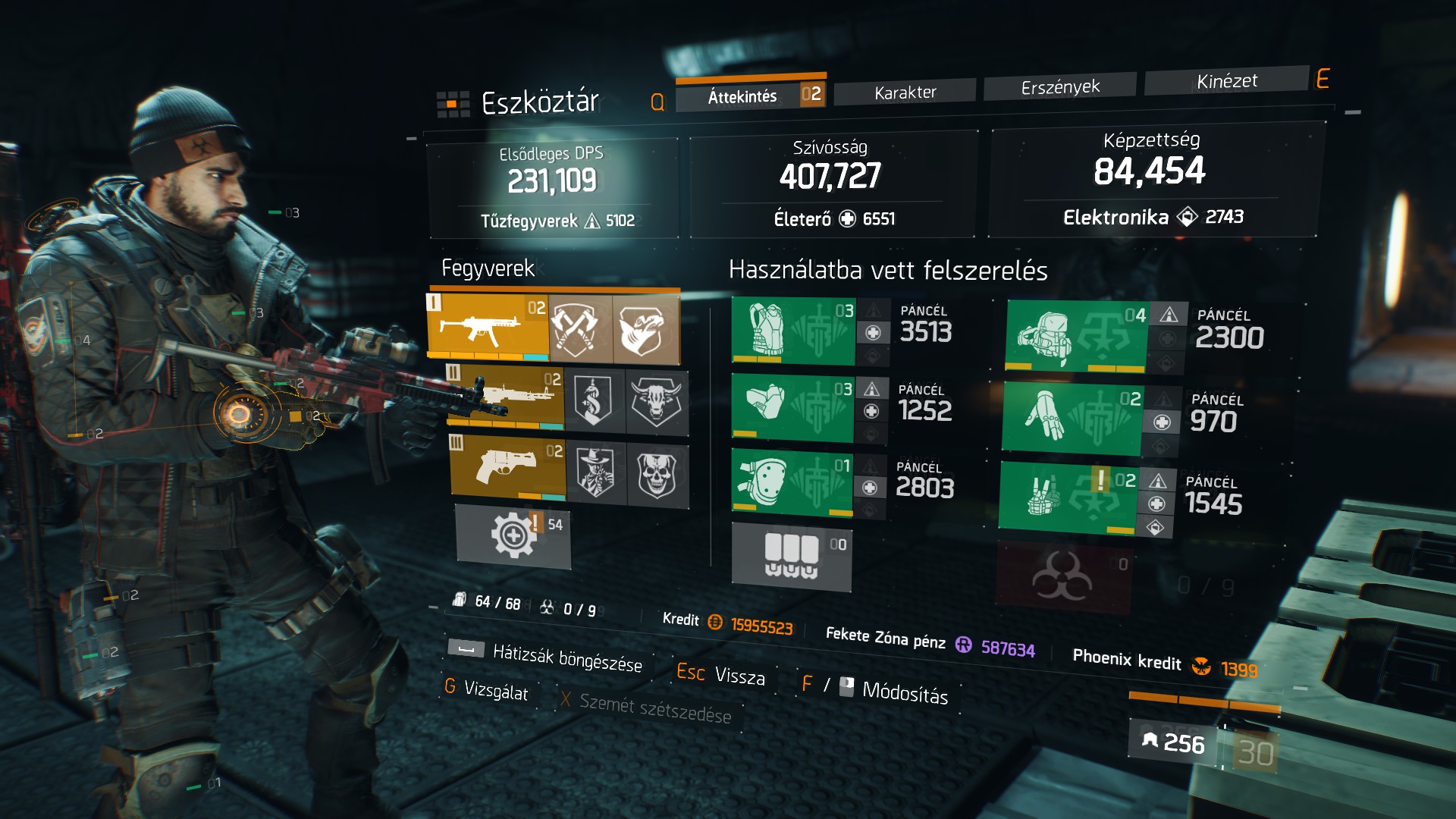Choose the holster gear slot
Viewport: 1456px width, 819px height.
(x=1067, y=496)
